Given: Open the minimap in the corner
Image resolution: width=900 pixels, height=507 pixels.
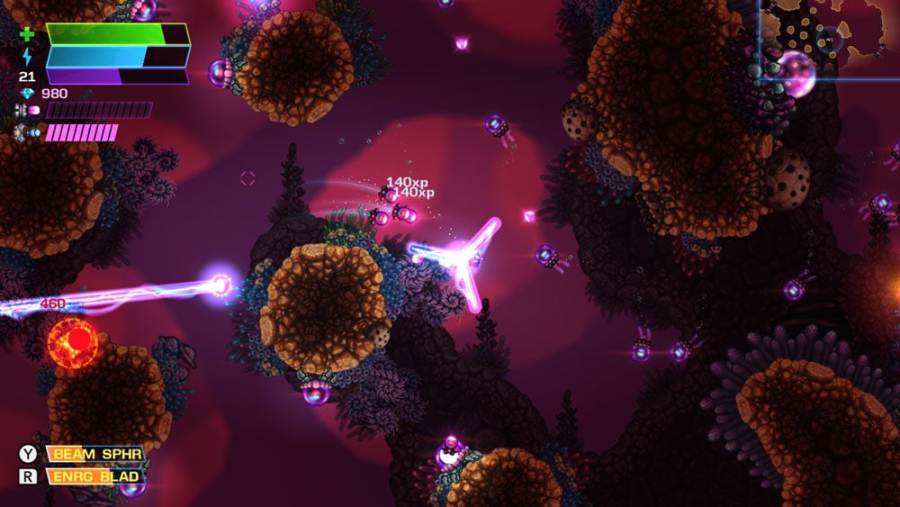Looking at the screenshot, I should tap(829, 40).
